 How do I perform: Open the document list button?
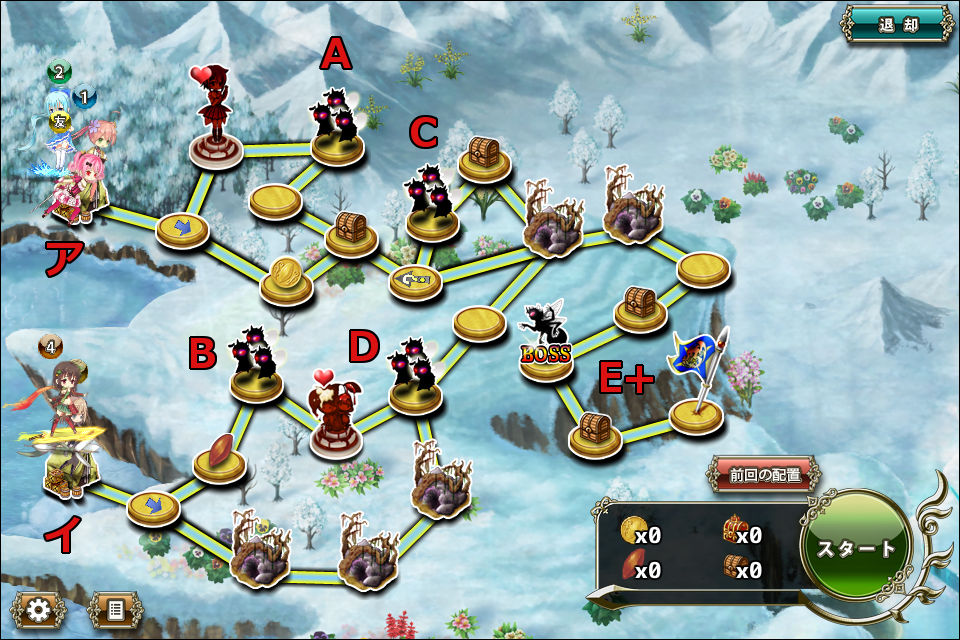(115, 609)
